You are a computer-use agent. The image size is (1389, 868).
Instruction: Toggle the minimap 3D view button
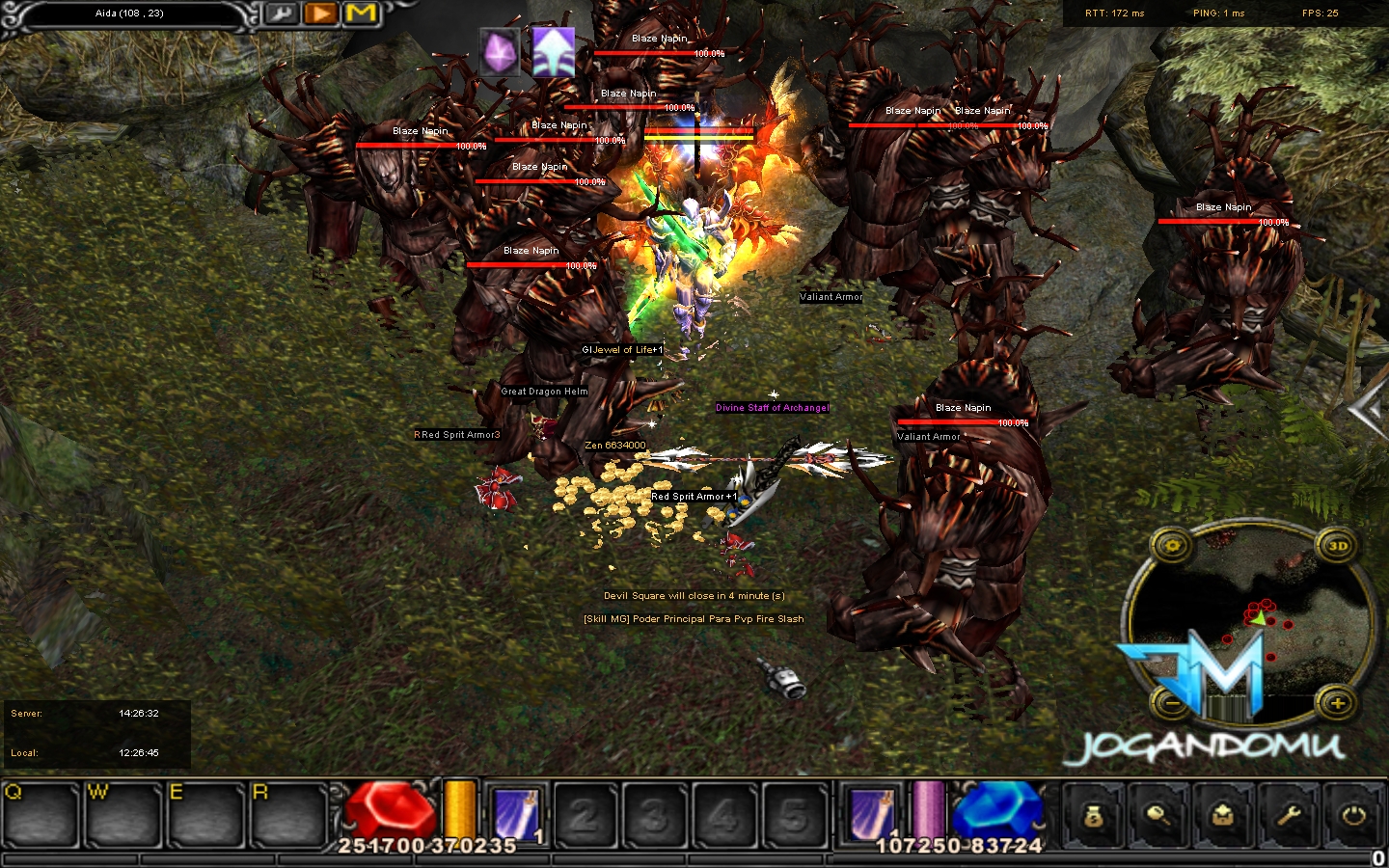coord(1337,546)
